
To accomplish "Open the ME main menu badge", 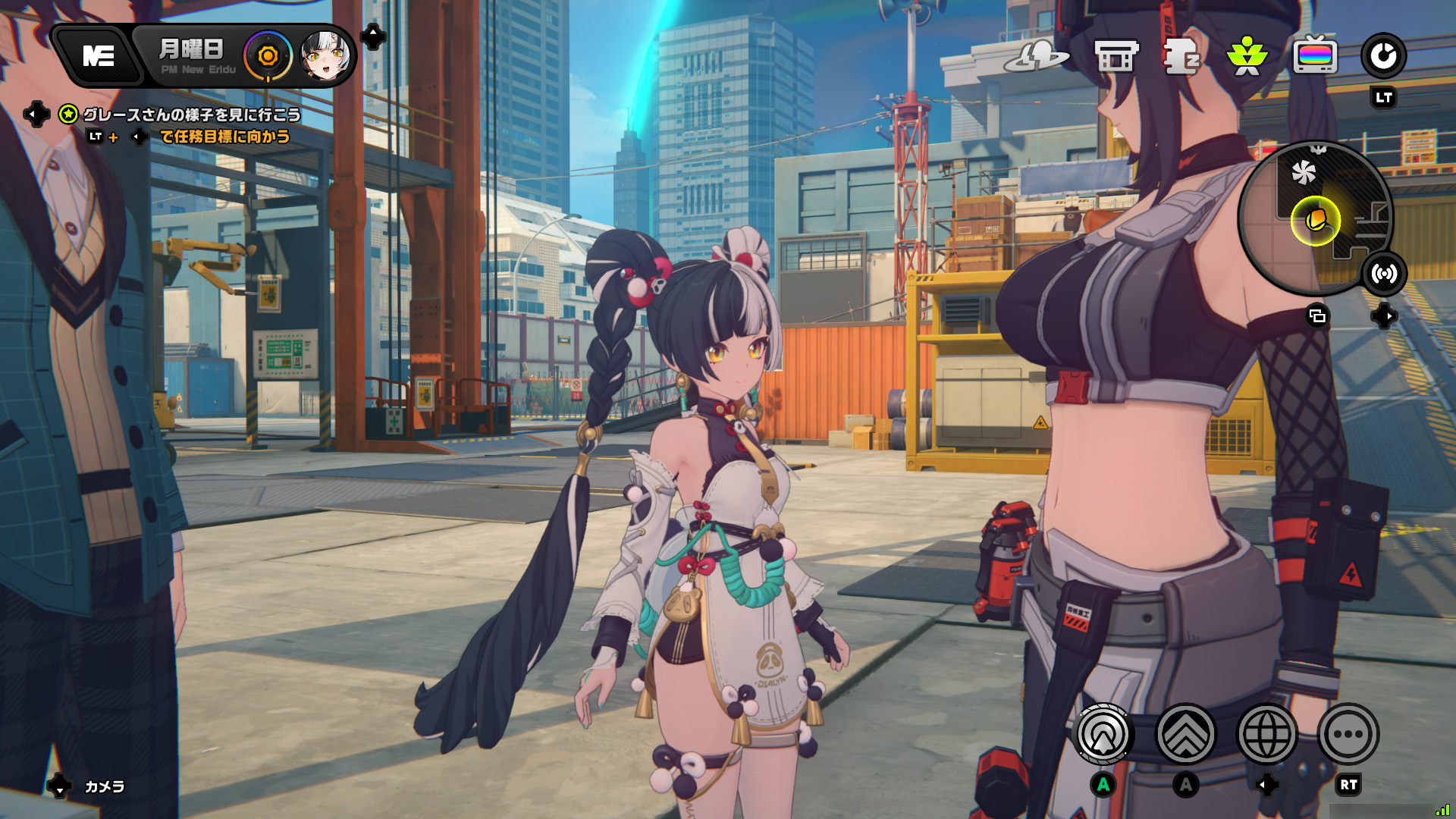I will pos(99,55).
